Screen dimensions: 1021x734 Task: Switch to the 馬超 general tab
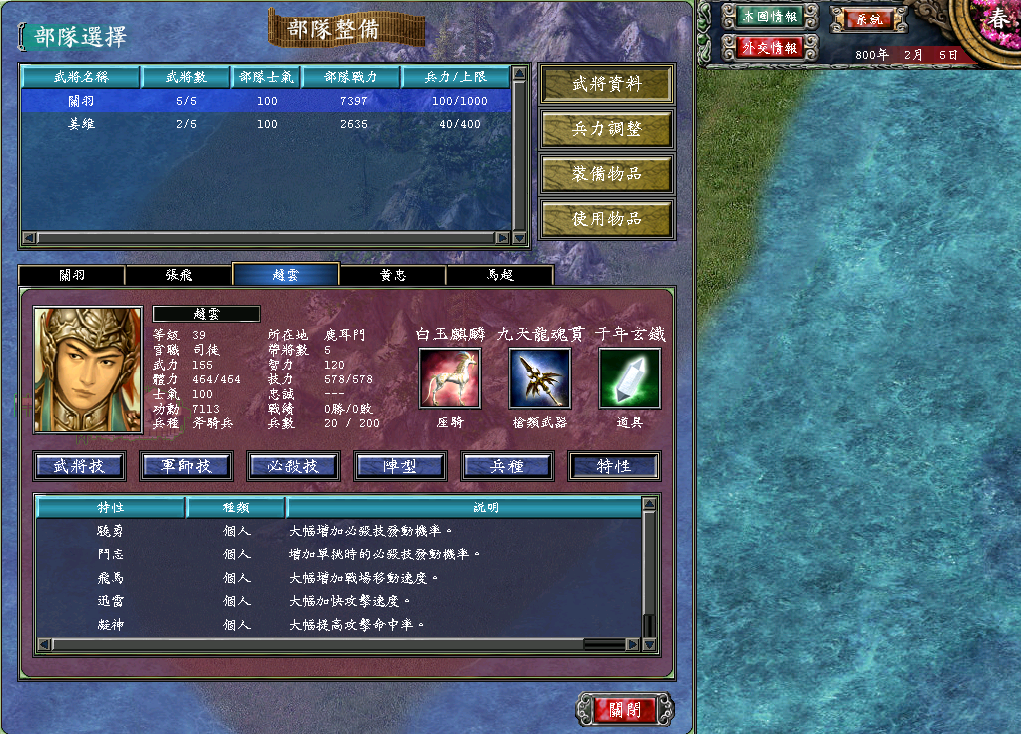[499, 275]
